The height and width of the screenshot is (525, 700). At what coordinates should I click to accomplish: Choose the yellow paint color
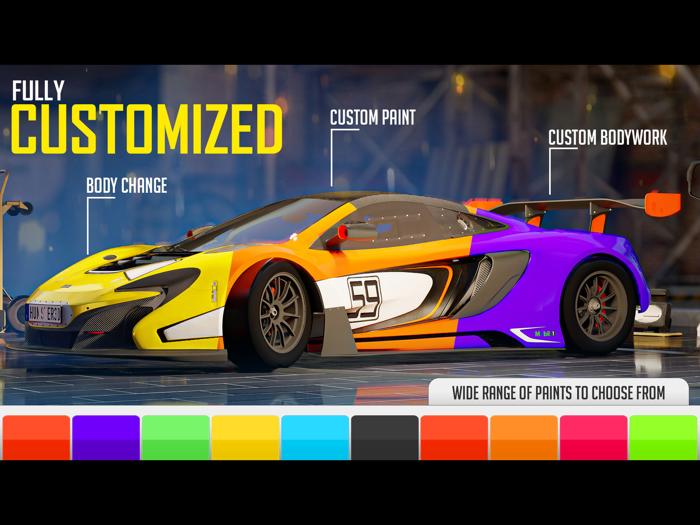[245, 437]
